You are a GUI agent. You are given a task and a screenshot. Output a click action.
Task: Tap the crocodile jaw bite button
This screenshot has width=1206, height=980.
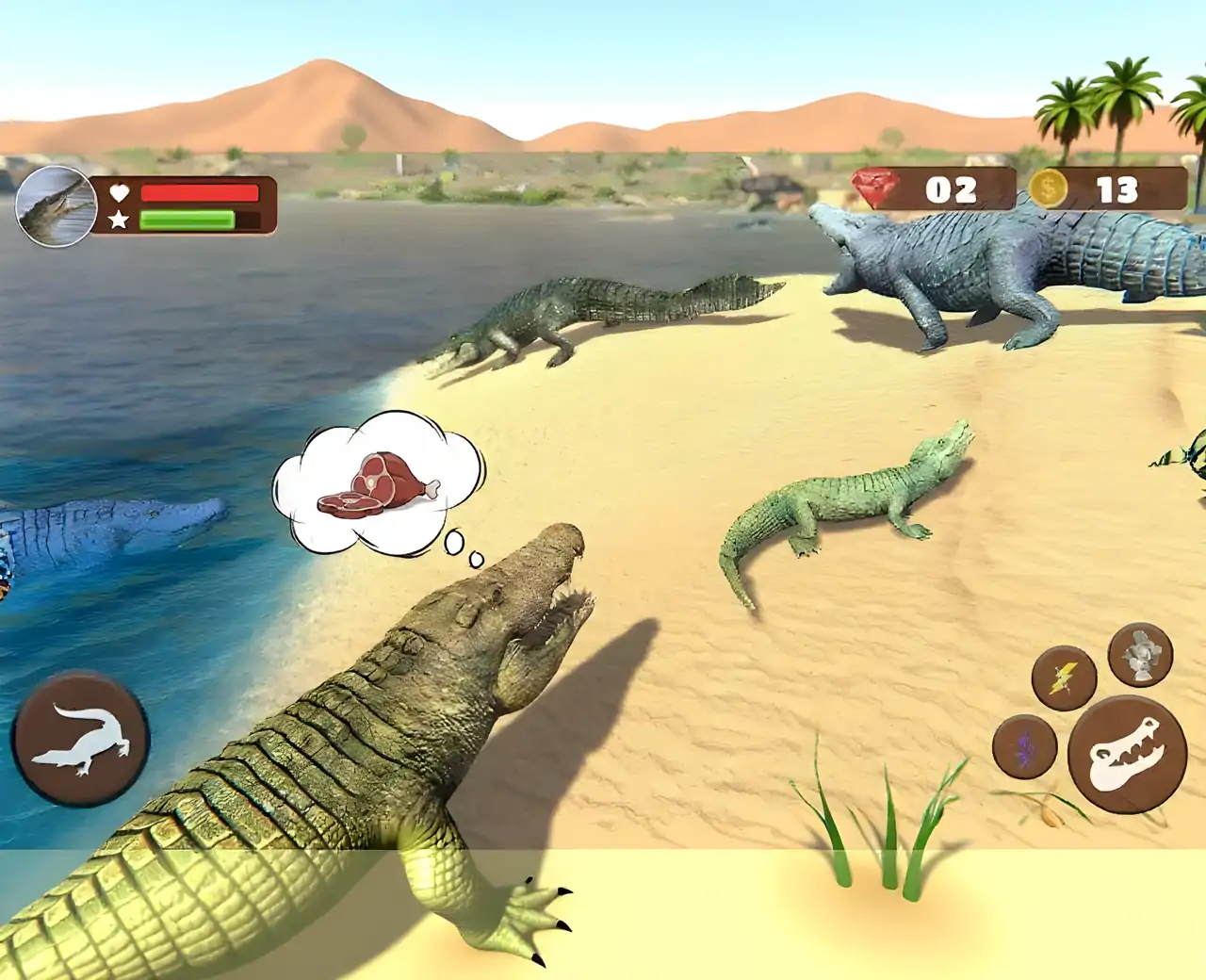pyautogui.click(x=1127, y=754)
